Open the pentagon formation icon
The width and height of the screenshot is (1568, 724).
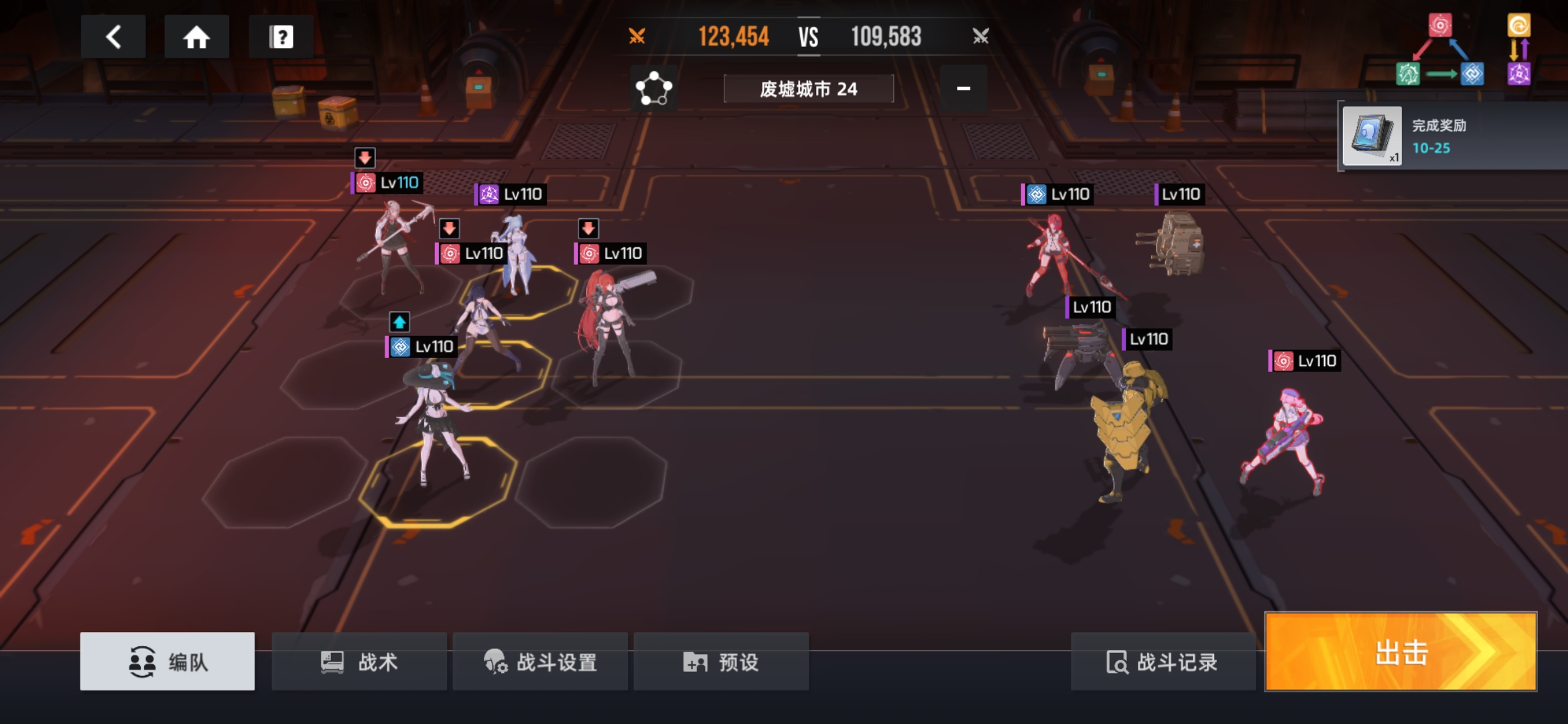click(653, 88)
